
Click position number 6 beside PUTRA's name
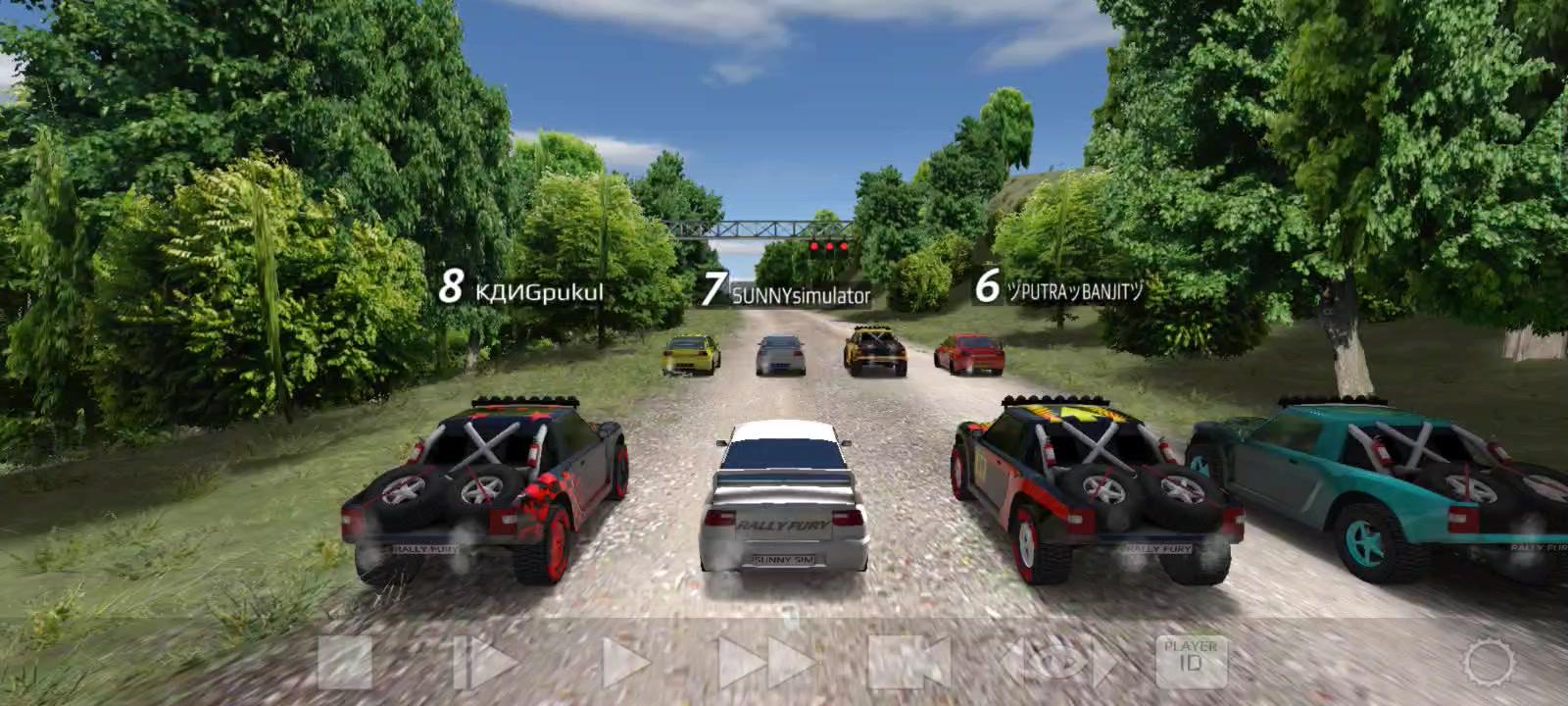click(987, 288)
